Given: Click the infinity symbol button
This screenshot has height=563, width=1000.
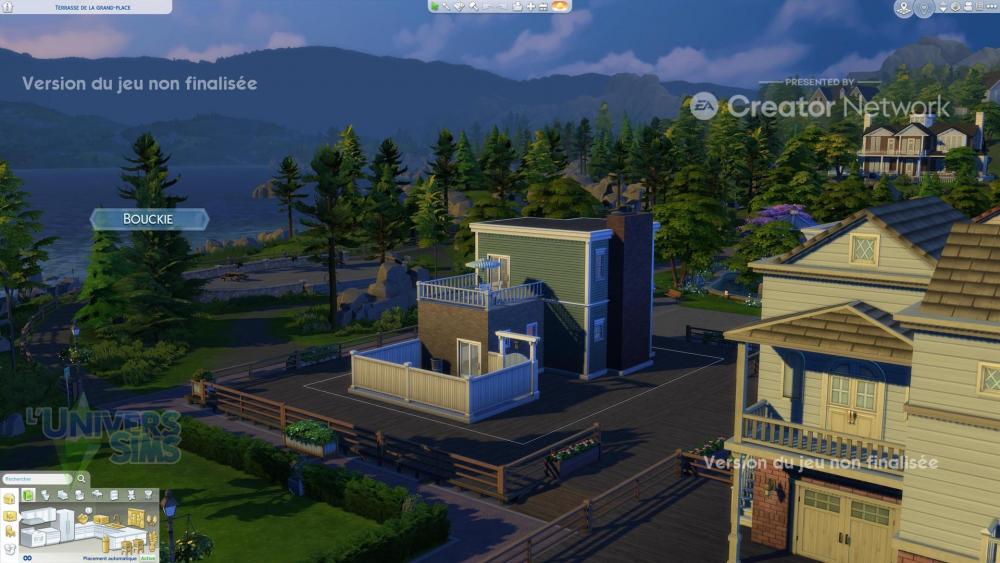Looking at the screenshot, I should click(x=27, y=558).
